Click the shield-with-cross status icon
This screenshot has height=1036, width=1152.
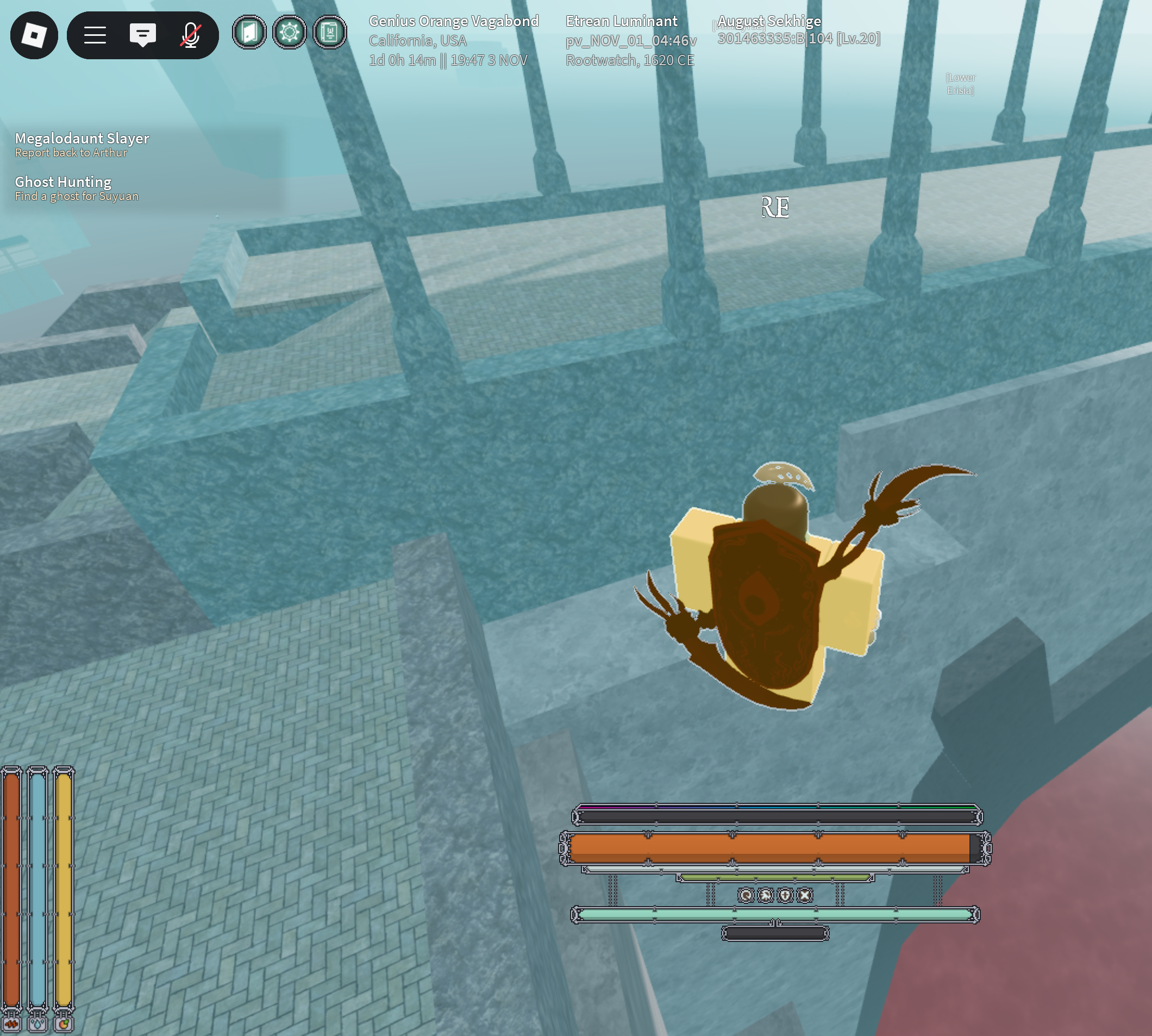pyautogui.click(x=785, y=895)
